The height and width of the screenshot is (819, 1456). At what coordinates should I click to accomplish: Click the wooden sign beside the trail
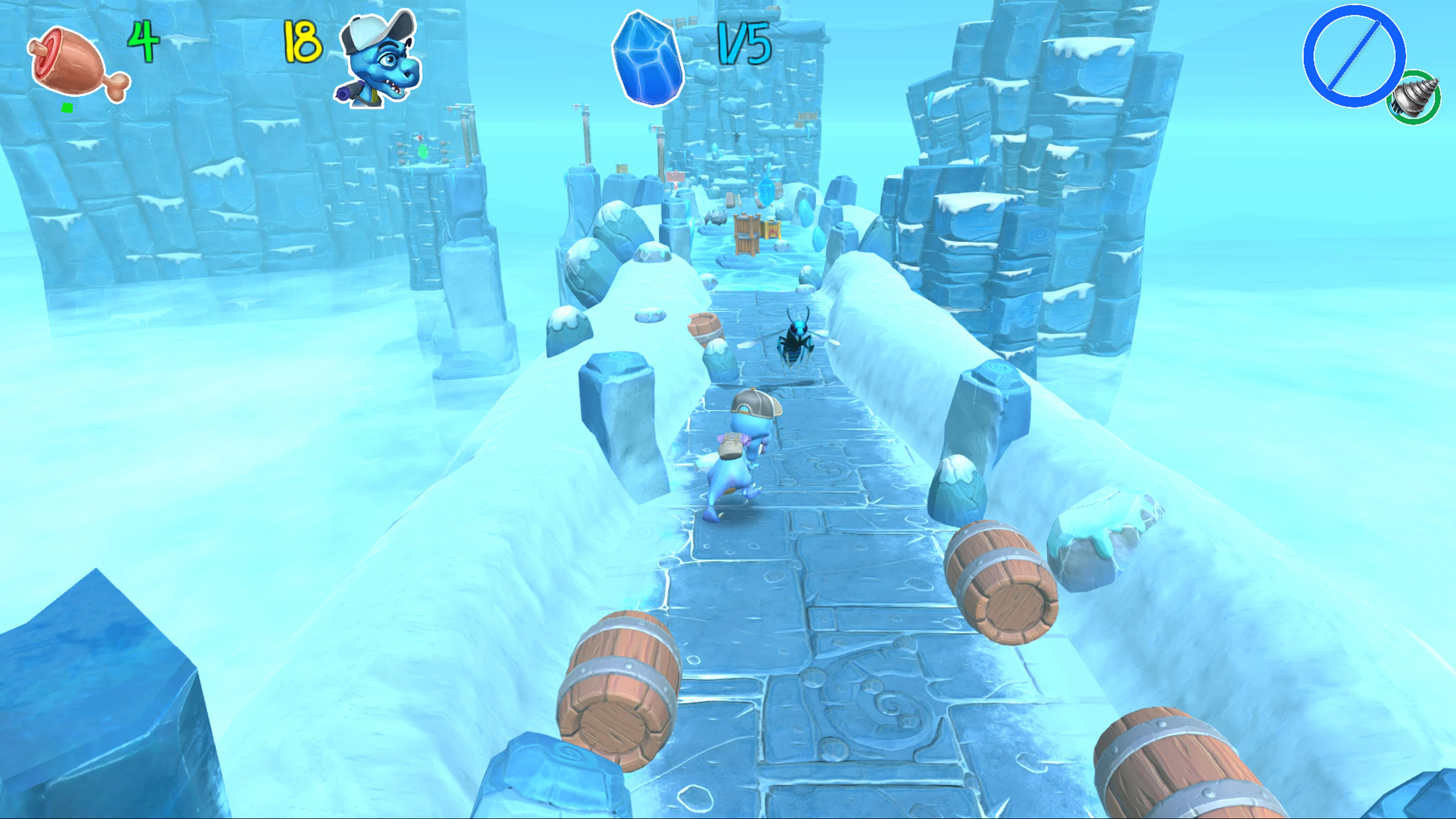click(675, 177)
